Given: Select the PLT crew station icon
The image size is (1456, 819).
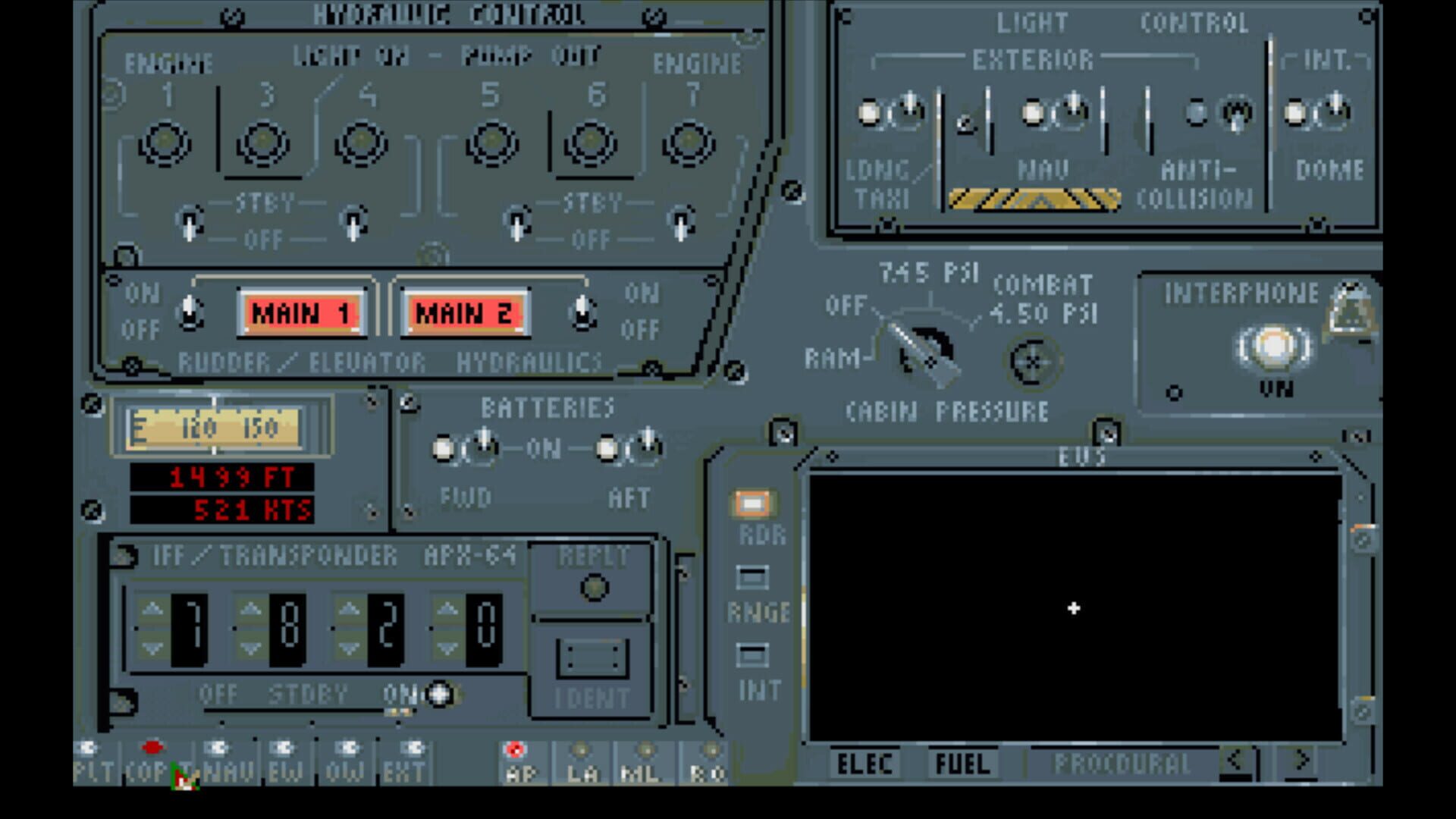Looking at the screenshot, I should tap(87, 758).
